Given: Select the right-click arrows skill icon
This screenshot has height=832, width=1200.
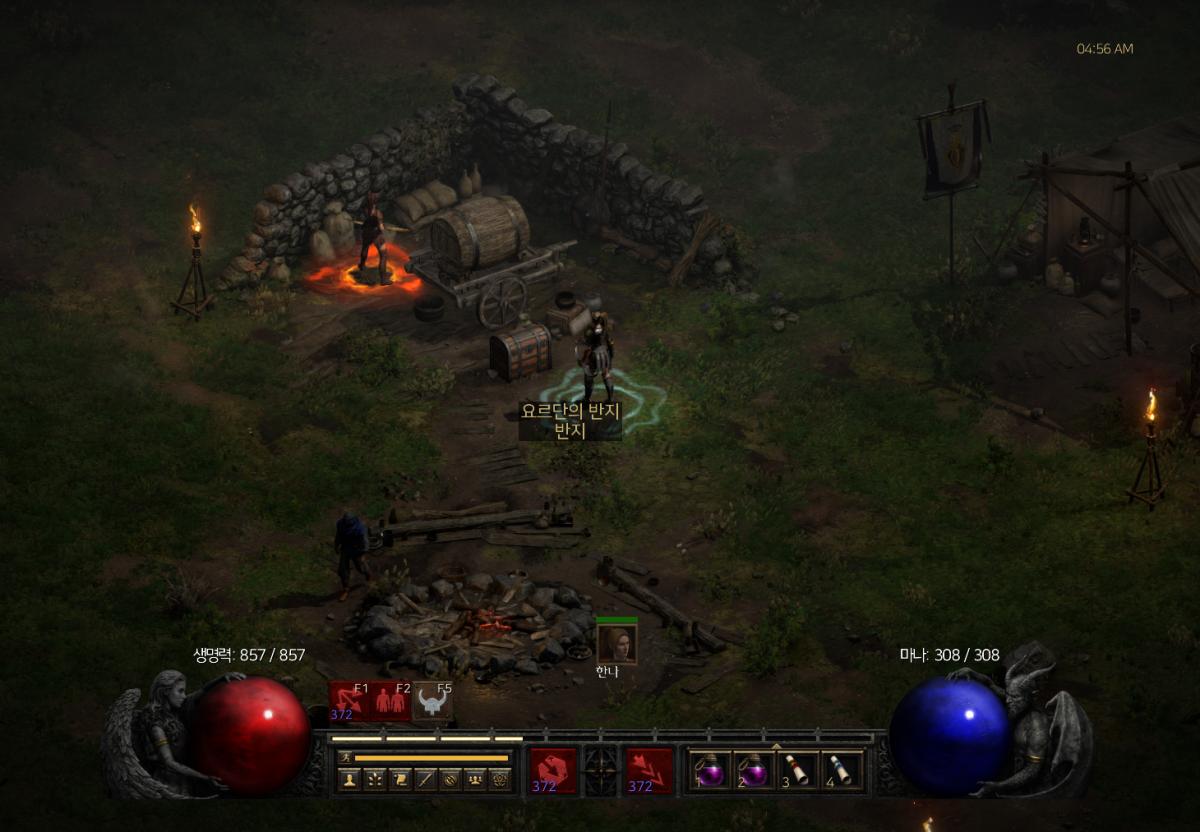Looking at the screenshot, I should pos(650,771).
